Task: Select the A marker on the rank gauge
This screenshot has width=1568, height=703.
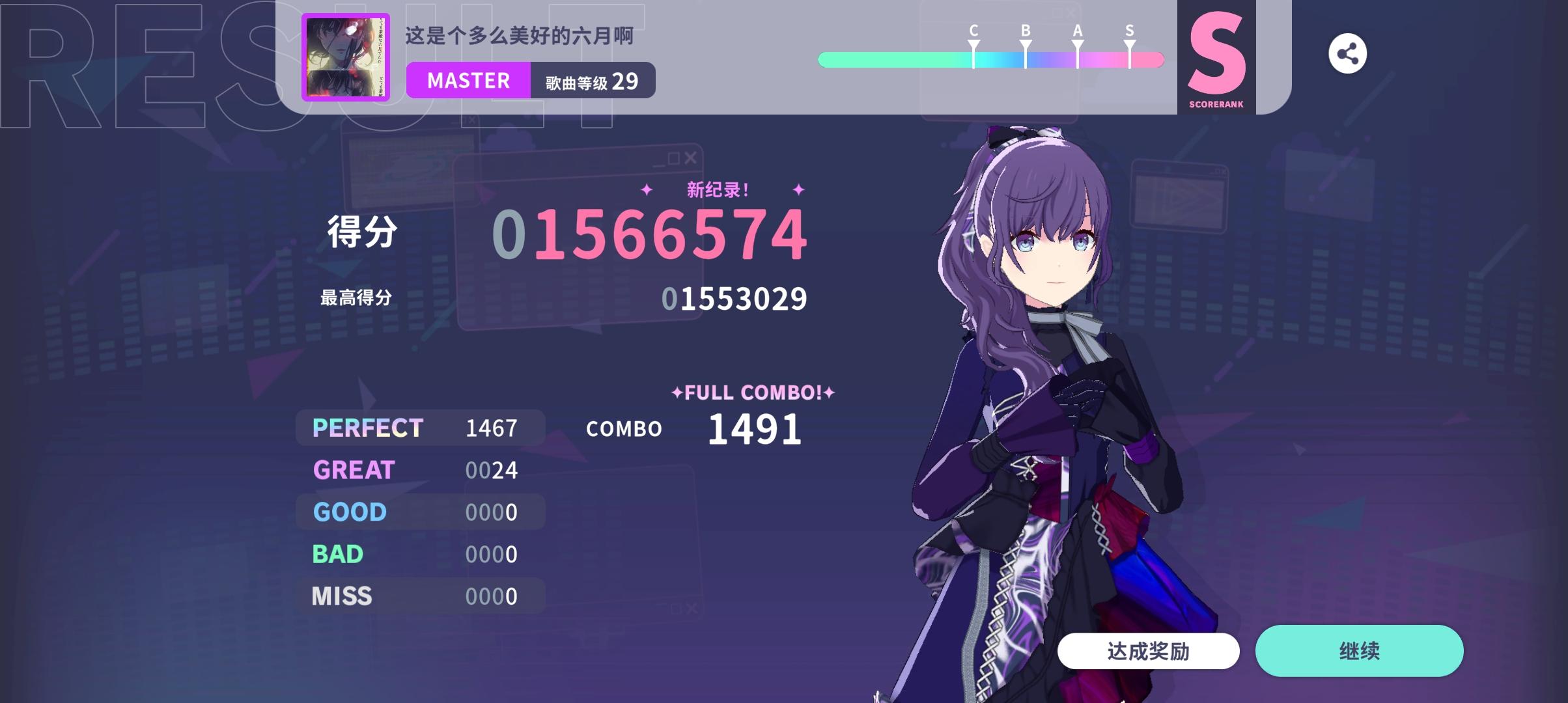Action: tap(1077, 47)
